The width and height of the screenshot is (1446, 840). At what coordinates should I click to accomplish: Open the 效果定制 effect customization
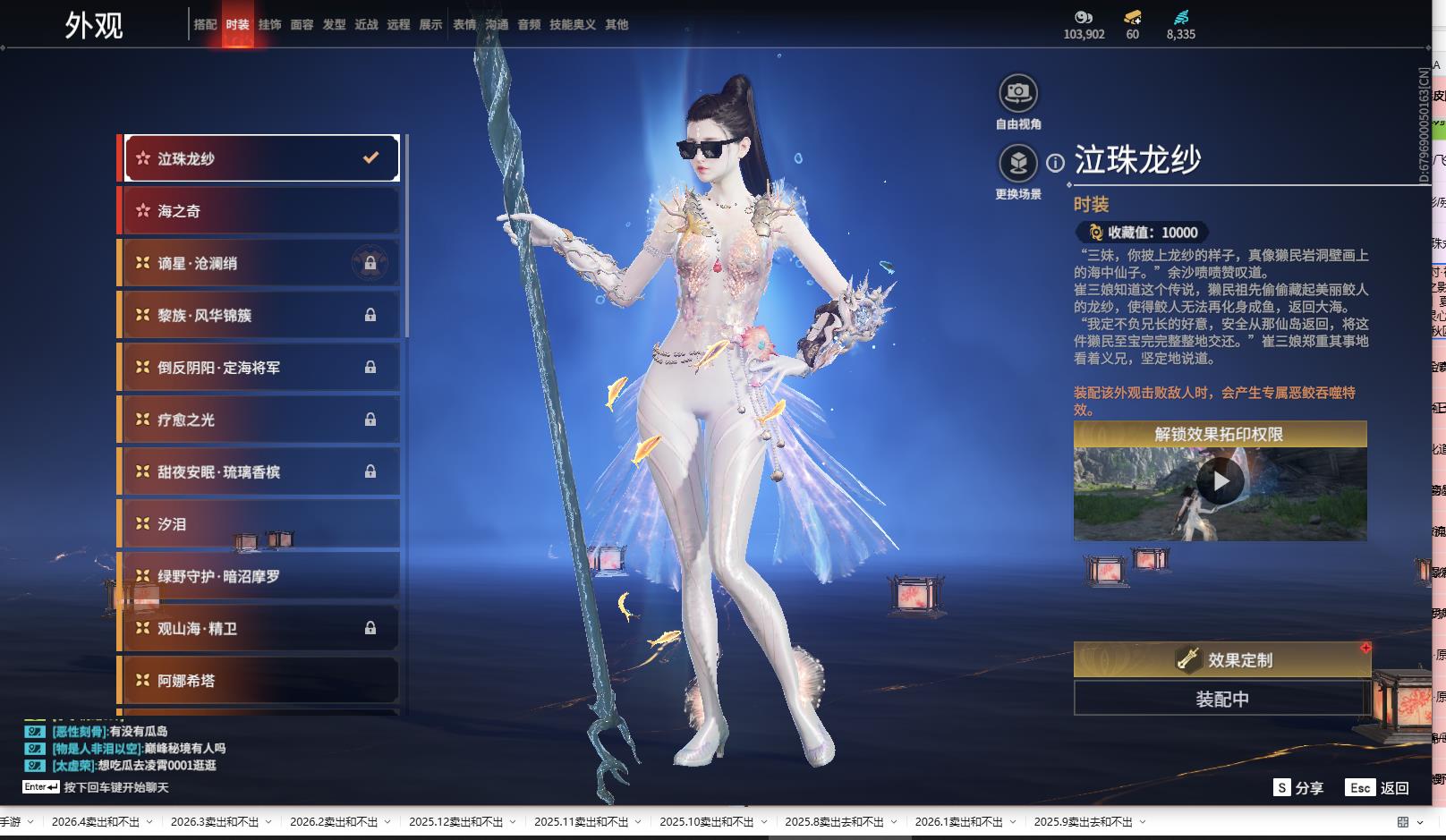tap(1221, 660)
